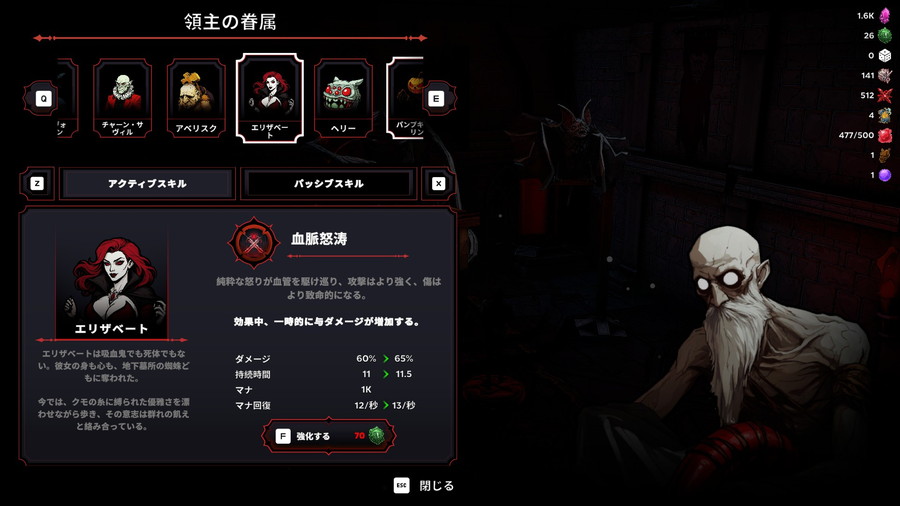The height and width of the screenshot is (506, 900).
Task: Open the パッシブスキル tab
Action: tap(329, 184)
